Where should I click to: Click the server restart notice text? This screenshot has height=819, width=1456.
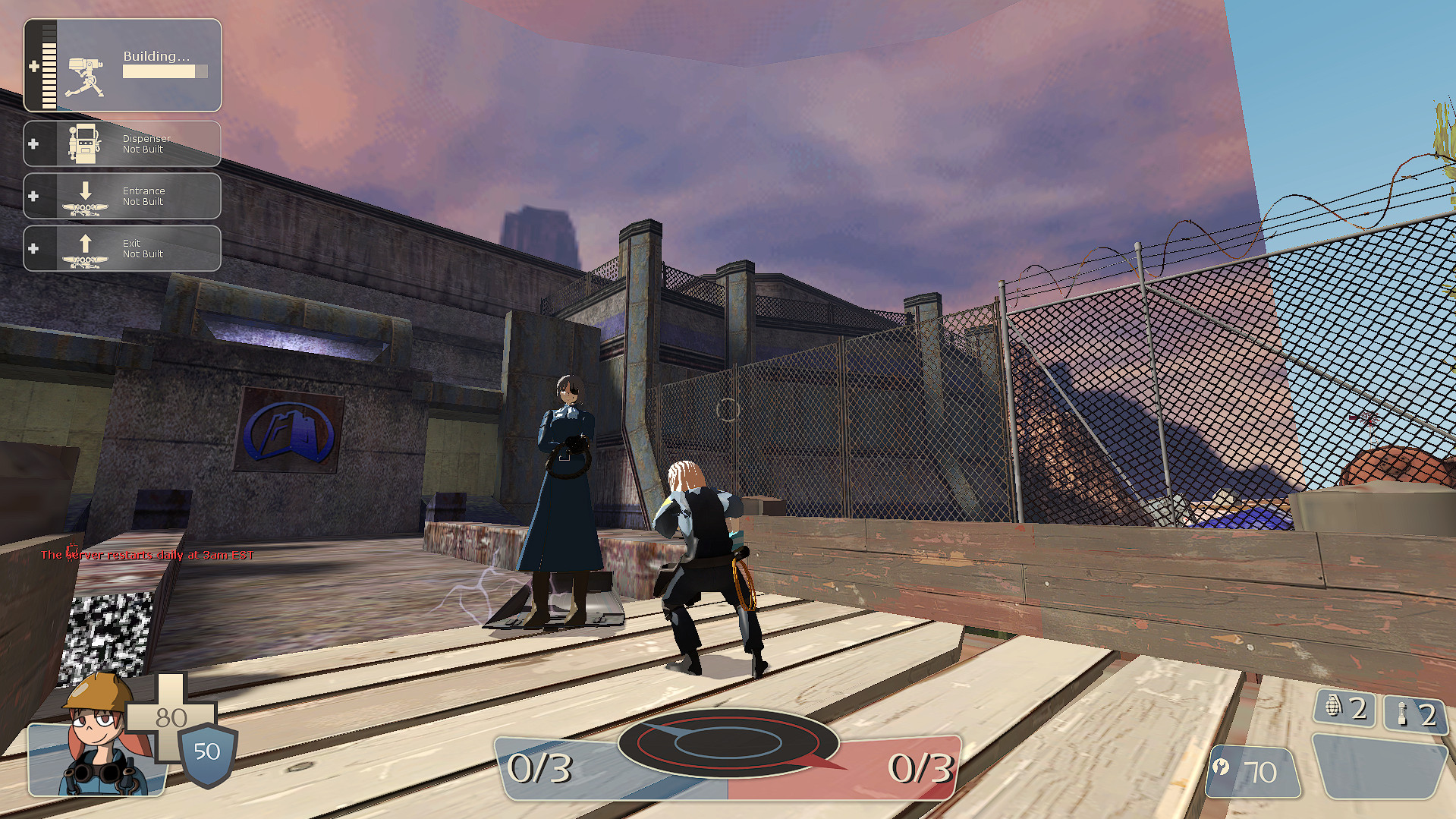tap(149, 555)
